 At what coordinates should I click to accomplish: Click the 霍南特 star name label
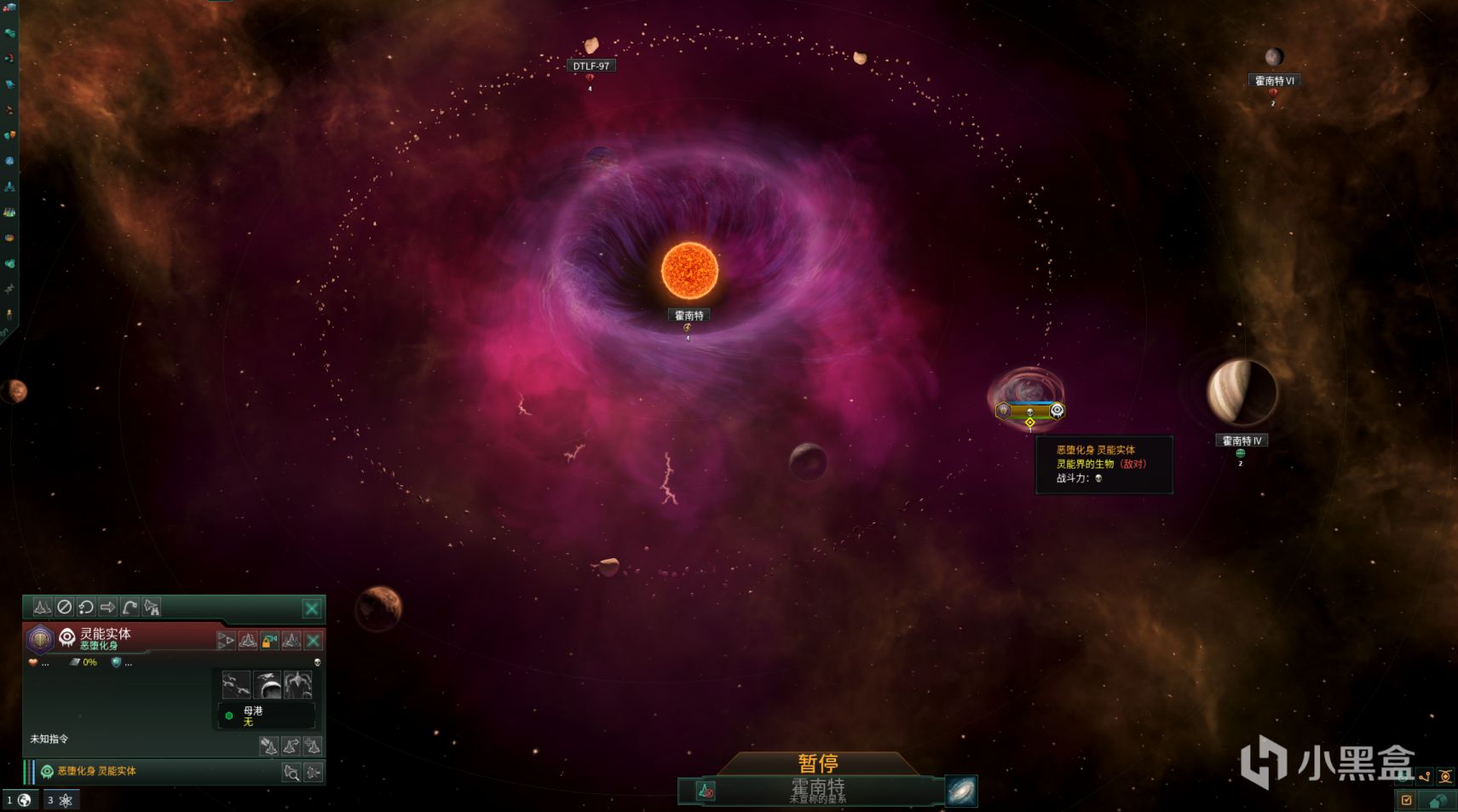pyautogui.click(x=689, y=315)
